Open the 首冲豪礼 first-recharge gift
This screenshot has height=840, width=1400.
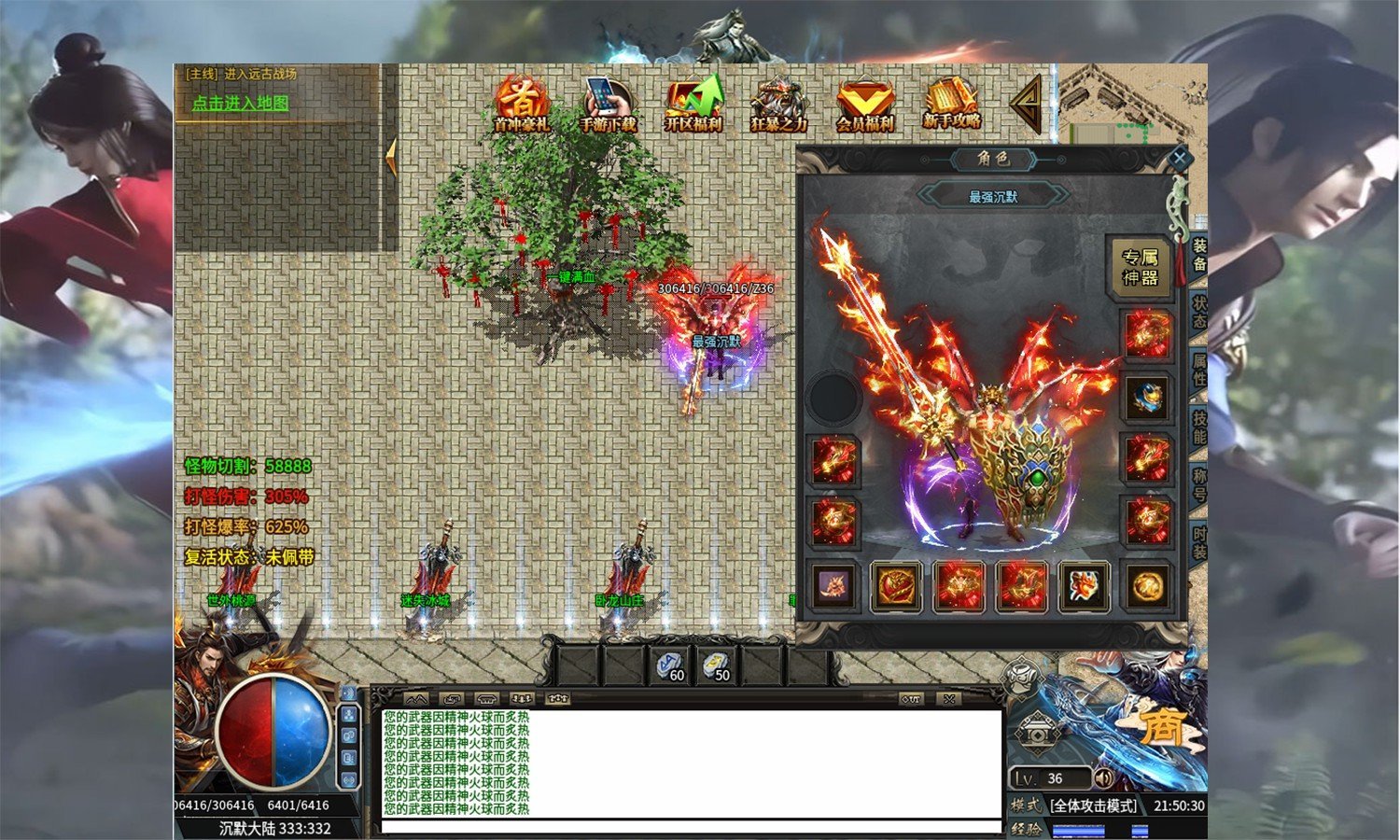(x=522, y=104)
